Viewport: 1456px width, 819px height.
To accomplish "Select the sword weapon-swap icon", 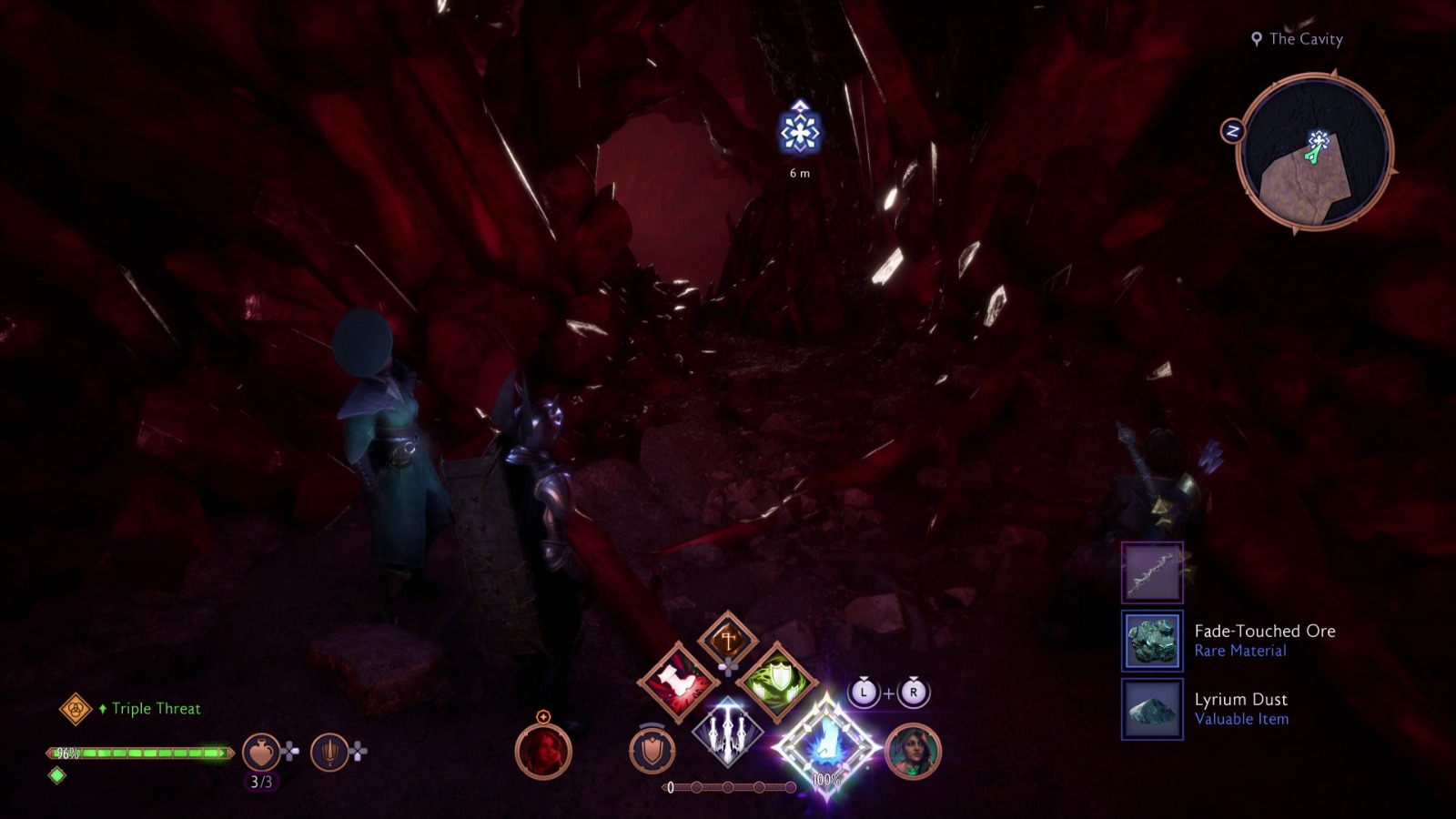I will pyautogui.click(x=331, y=751).
